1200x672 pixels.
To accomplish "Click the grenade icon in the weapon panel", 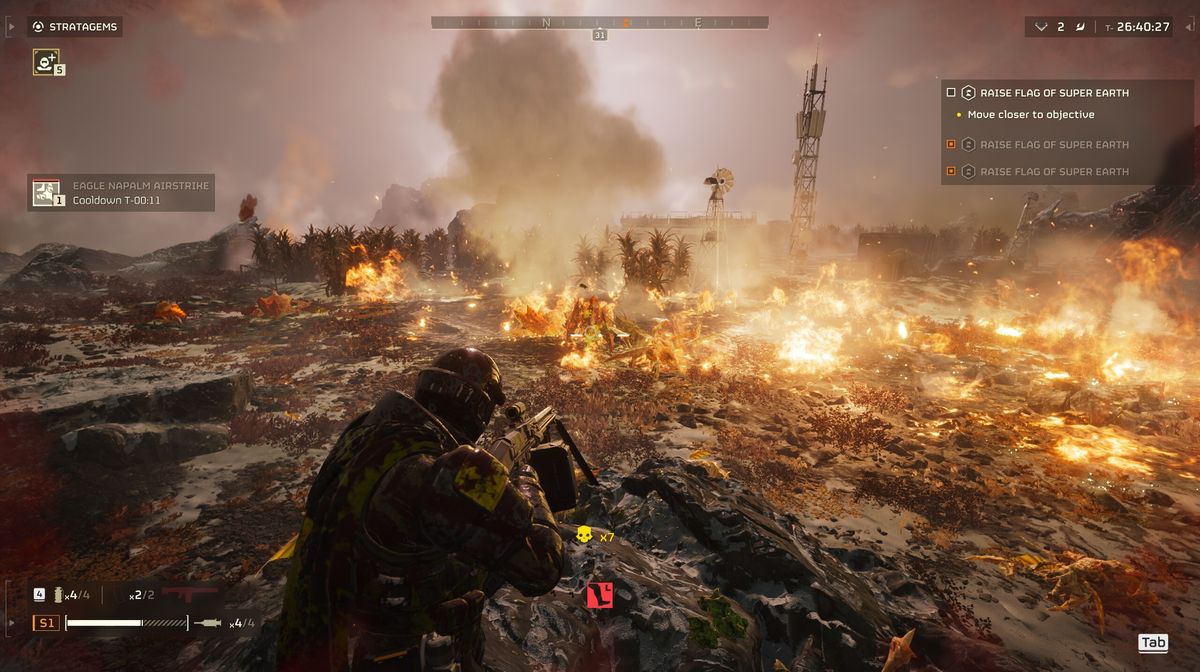I will pyautogui.click(x=59, y=594).
